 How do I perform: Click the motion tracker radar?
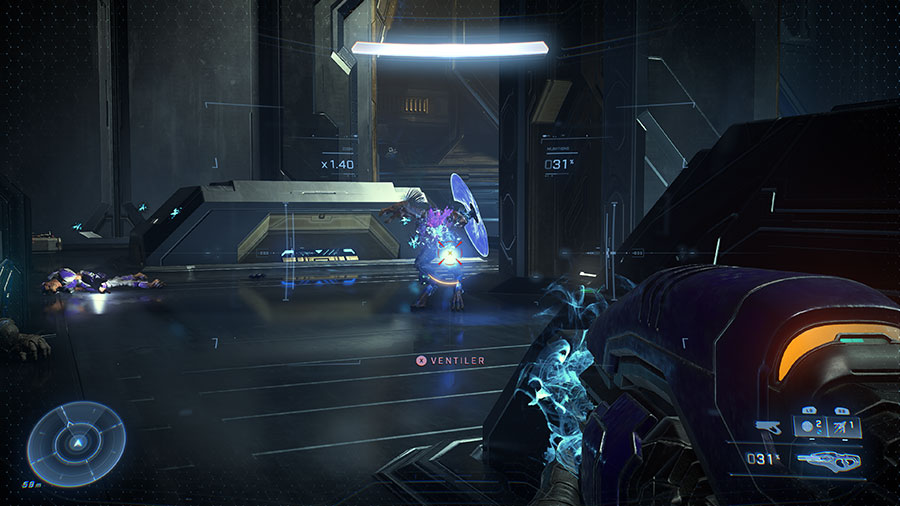75,442
